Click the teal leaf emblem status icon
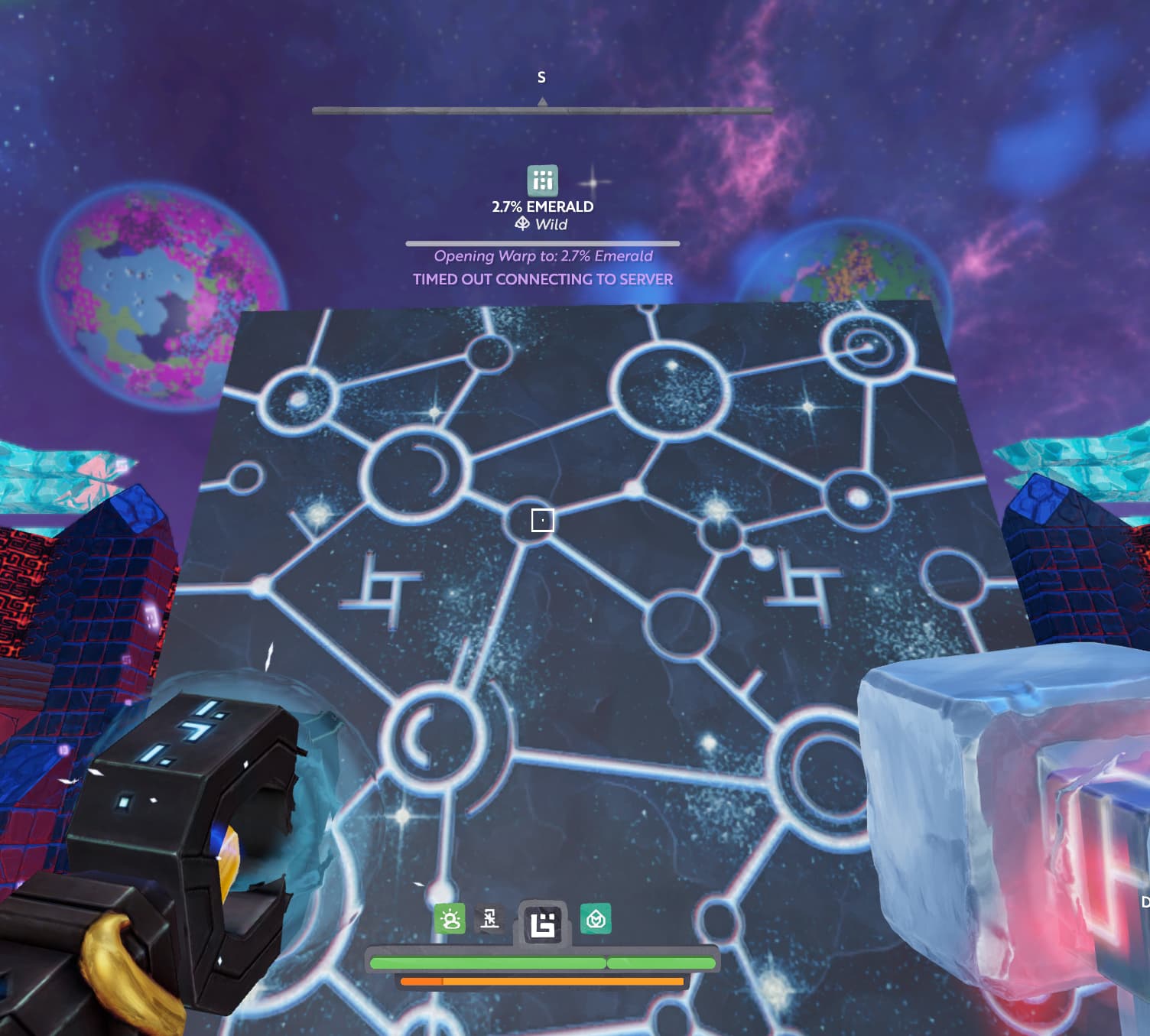Screen dimensions: 1150x1036 pos(596,918)
